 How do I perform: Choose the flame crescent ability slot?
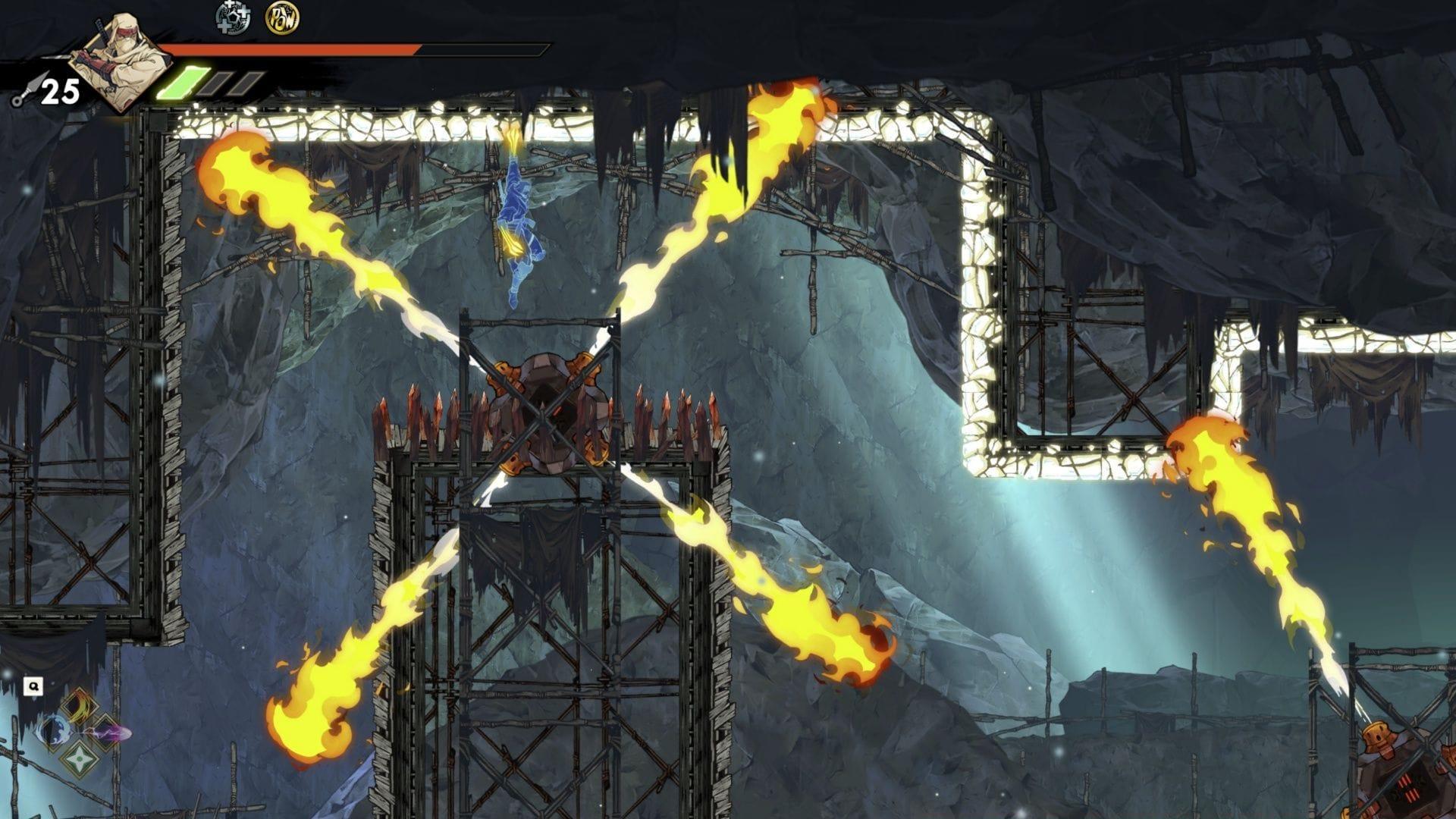point(79,705)
